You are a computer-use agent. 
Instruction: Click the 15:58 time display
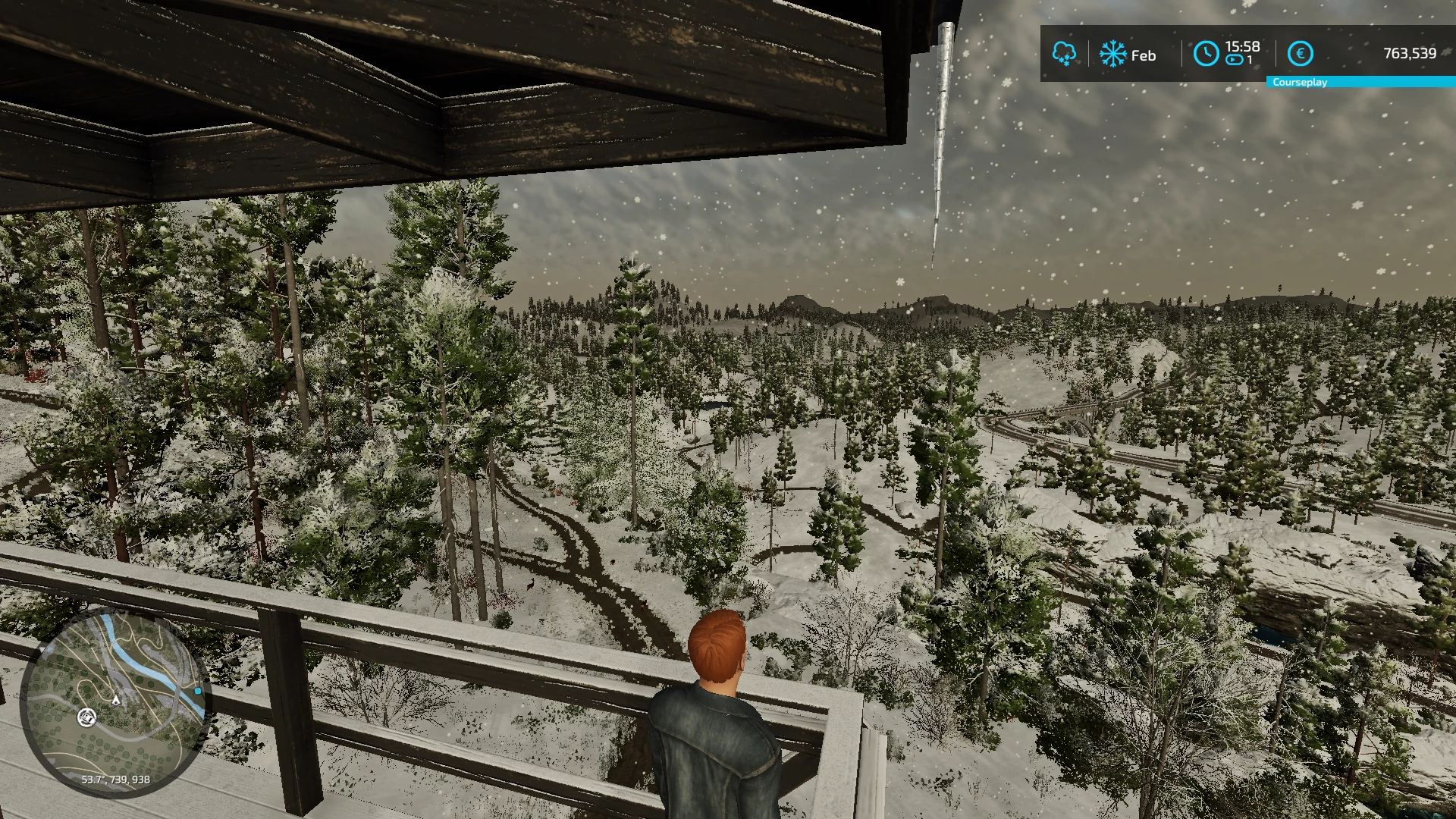coord(1243,48)
